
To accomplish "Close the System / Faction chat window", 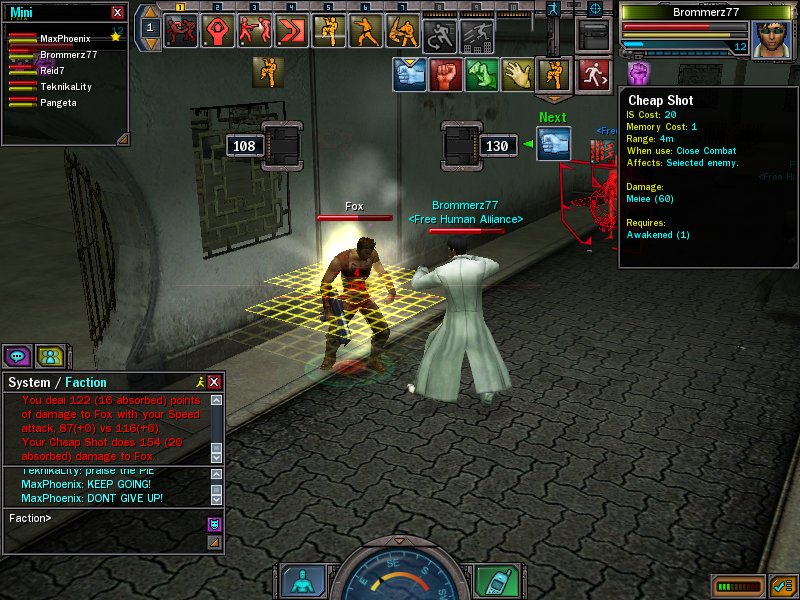I will coord(214,382).
